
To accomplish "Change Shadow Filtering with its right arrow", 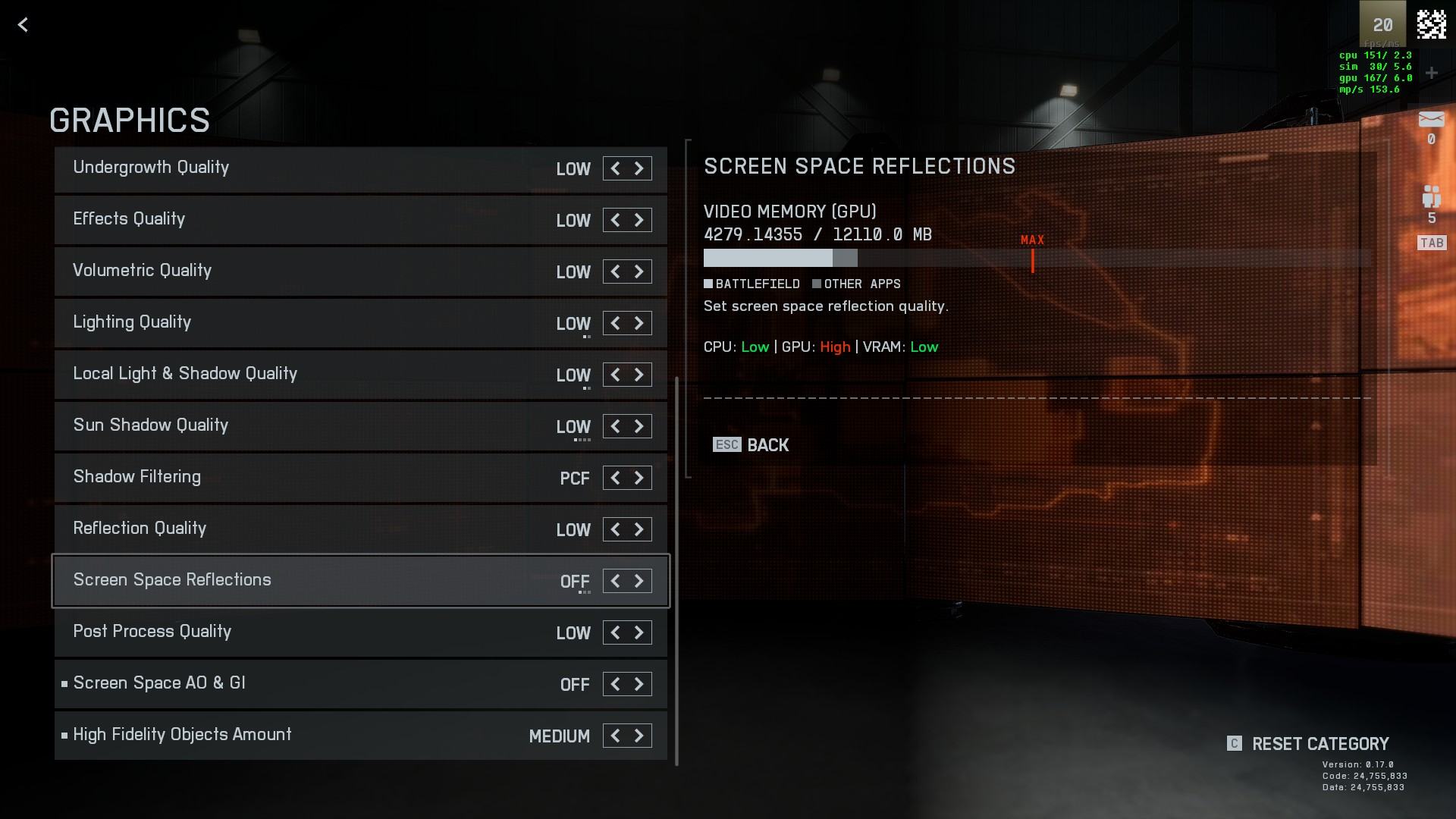I will 639,478.
